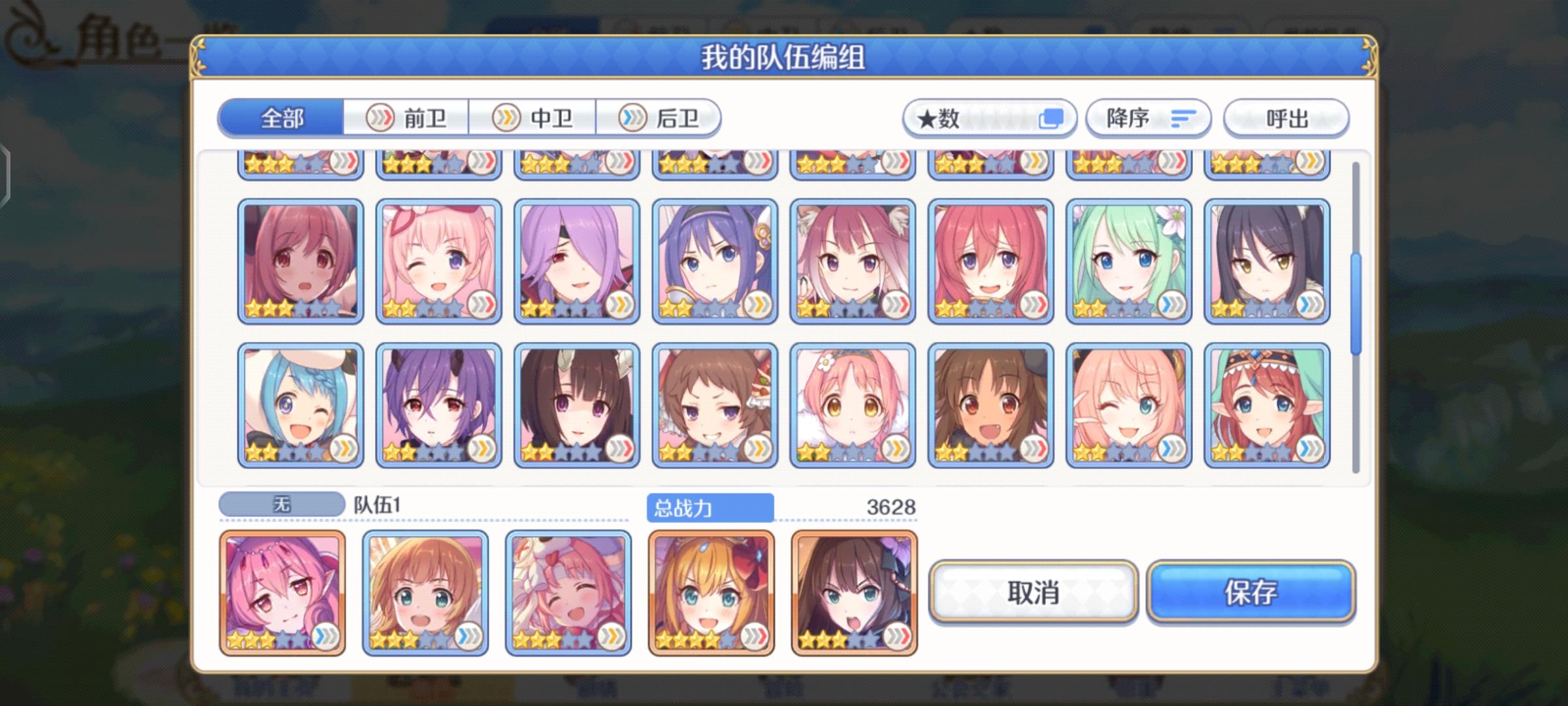Click the sort lines icon beside 降序
Screen dimensions: 1568x706
(x=1185, y=118)
